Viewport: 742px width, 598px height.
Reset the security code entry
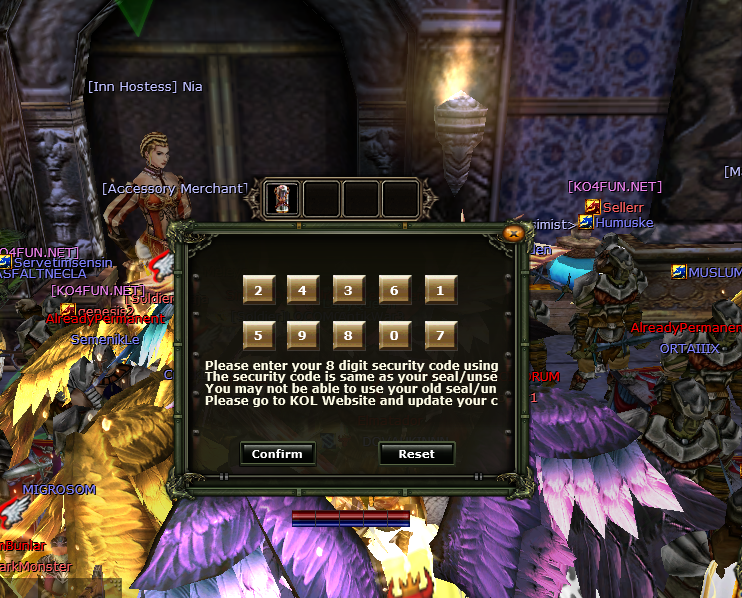point(416,453)
